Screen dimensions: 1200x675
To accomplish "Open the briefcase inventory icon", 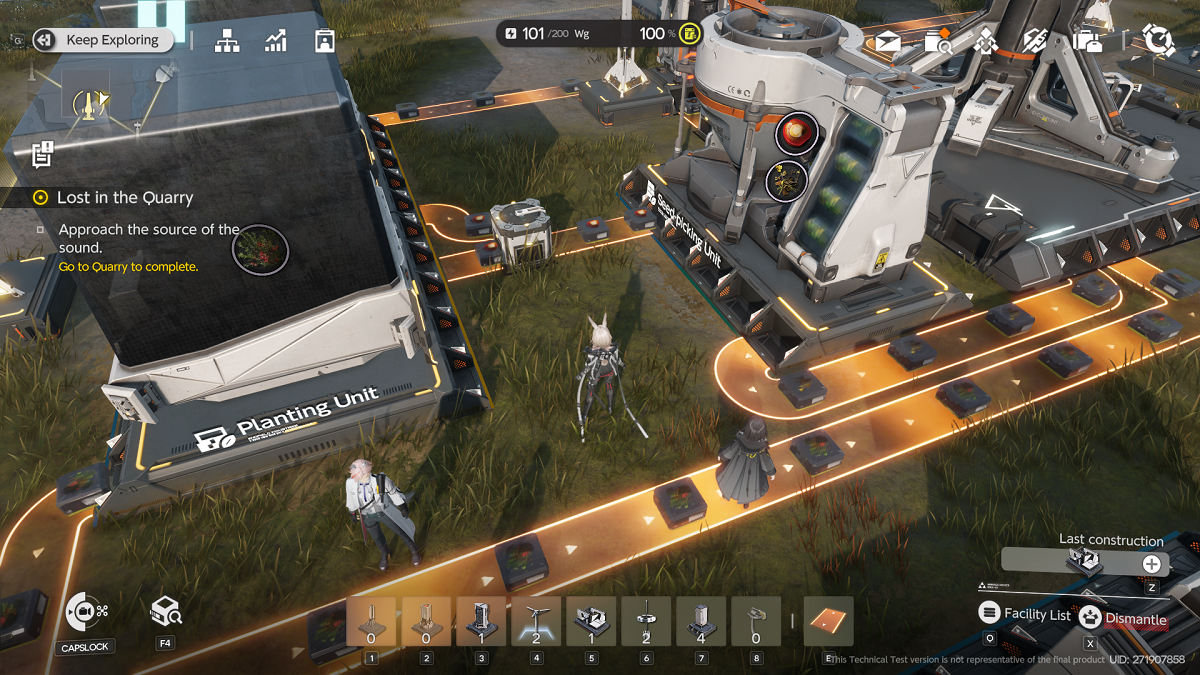I will click(x=1087, y=41).
